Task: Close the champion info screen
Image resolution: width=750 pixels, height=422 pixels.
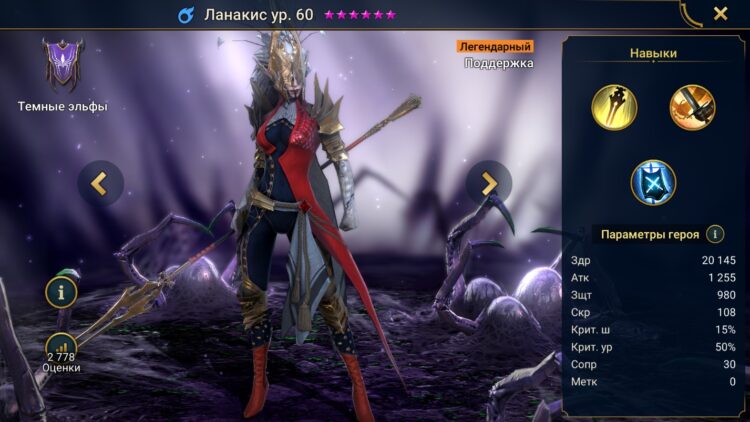Action: [x=720, y=14]
